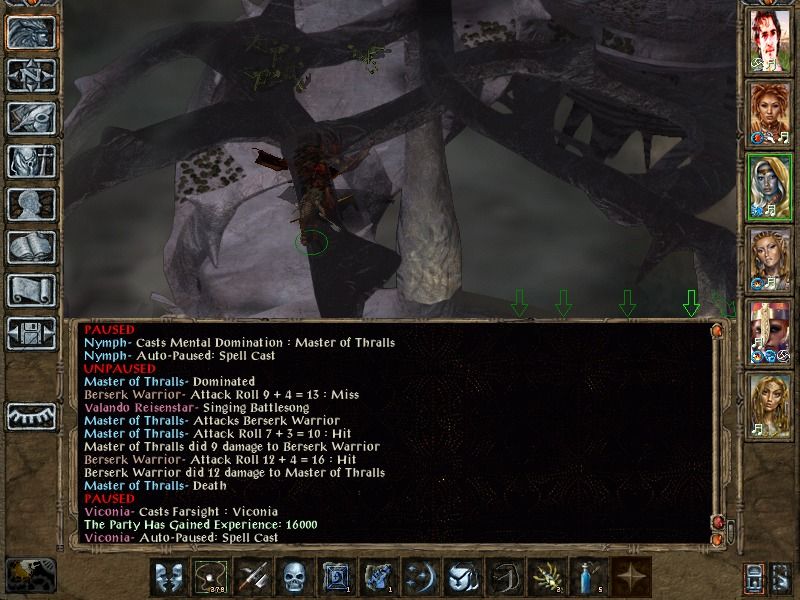Open the mage spellbook button
Viewport: 800px width, 600px height.
tap(31, 247)
